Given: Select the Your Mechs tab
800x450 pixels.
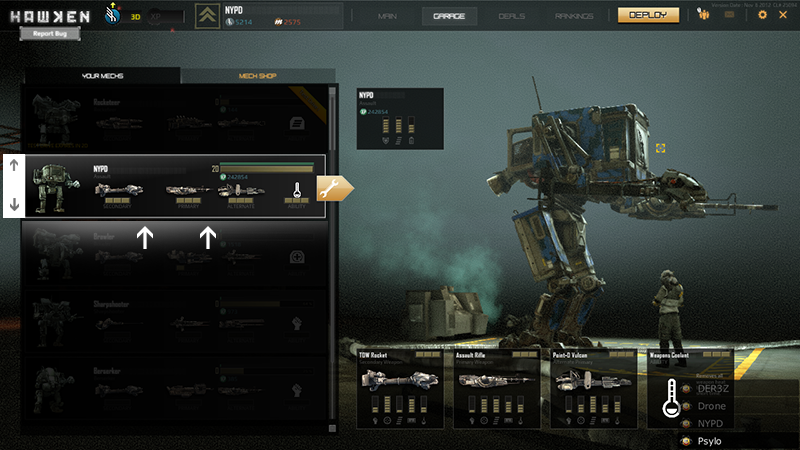Looking at the screenshot, I should click(x=100, y=76).
